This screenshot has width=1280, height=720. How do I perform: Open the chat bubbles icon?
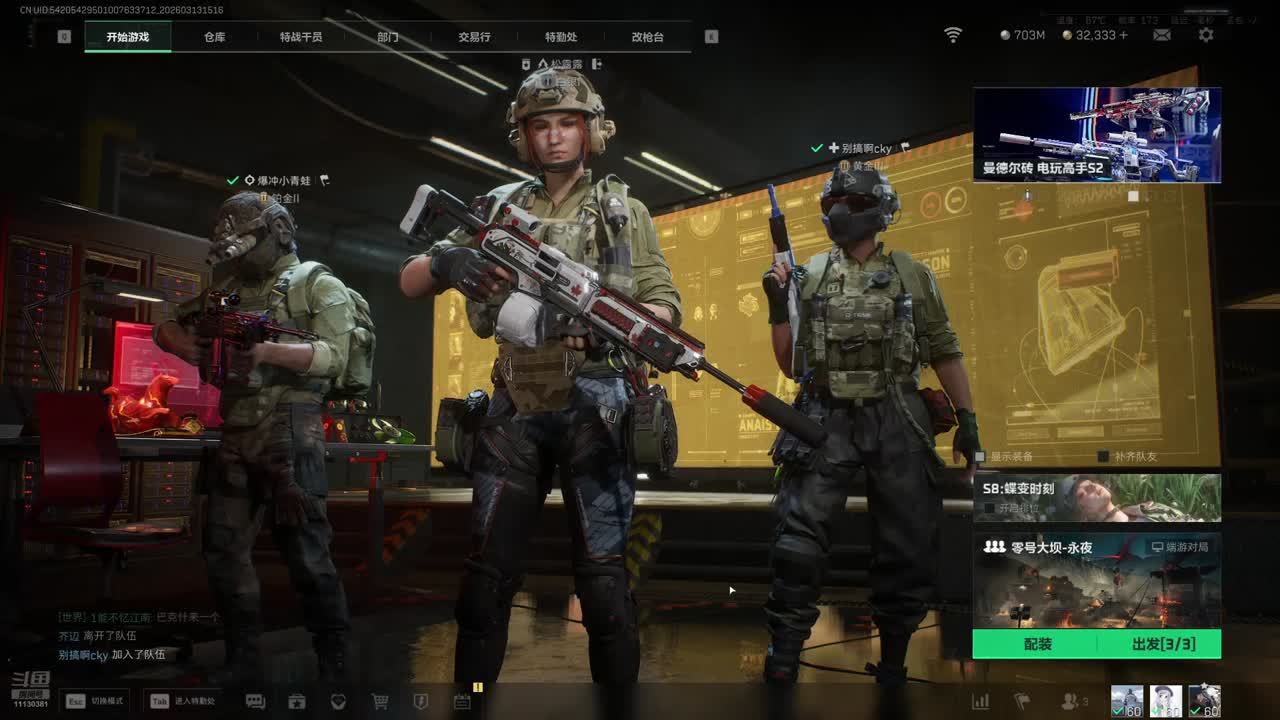point(255,702)
